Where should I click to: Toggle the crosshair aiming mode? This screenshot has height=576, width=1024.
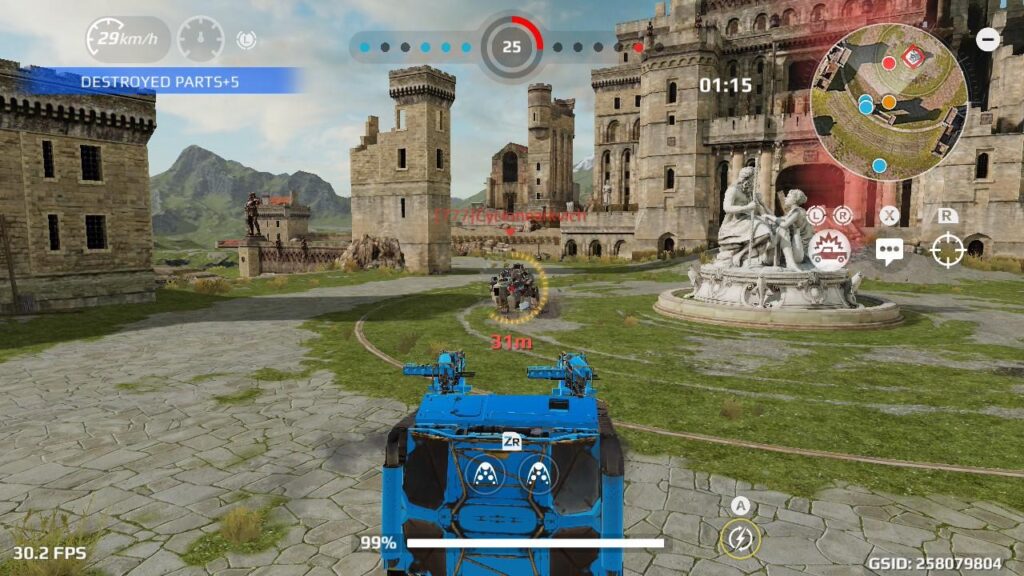pyautogui.click(x=947, y=250)
